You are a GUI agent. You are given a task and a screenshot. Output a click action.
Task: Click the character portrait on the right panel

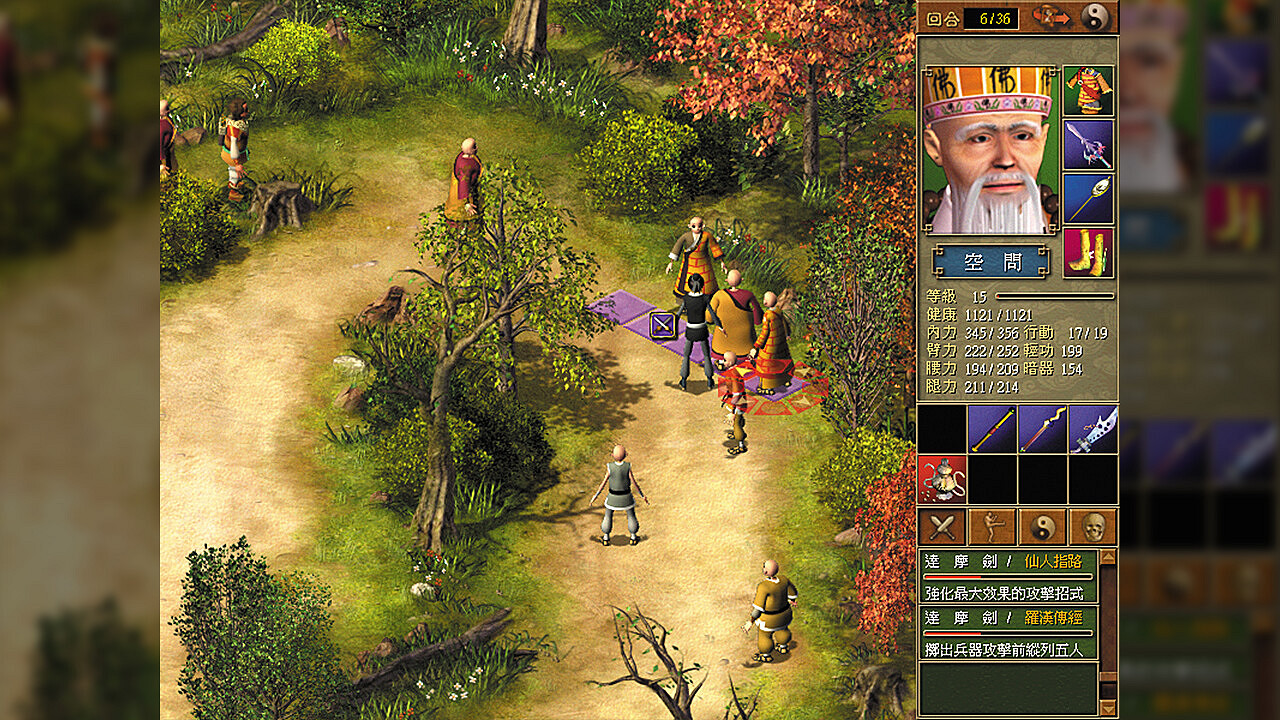pos(991,146)
